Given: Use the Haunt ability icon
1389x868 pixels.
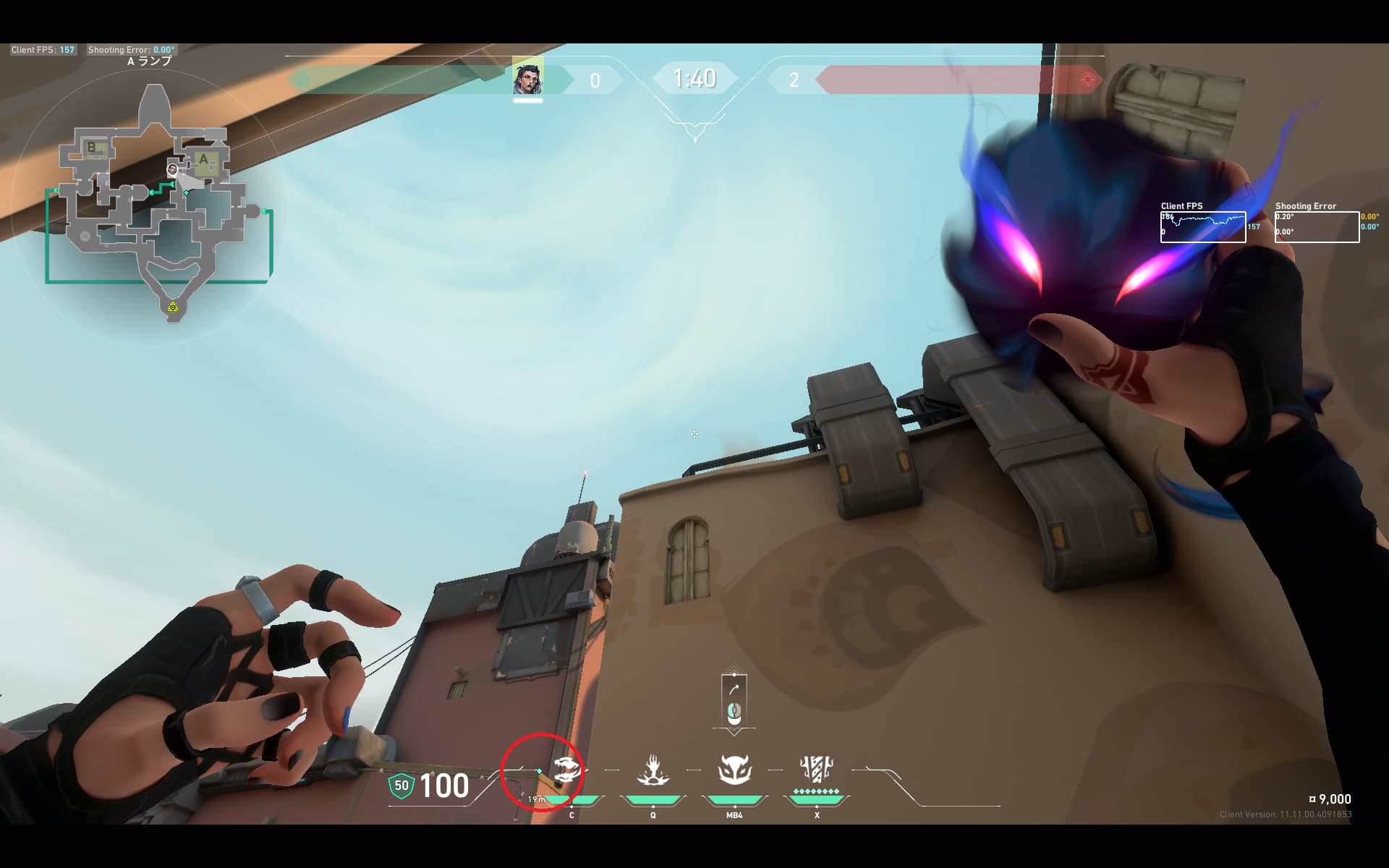Looking at the screenshot, I should [734, 770].
